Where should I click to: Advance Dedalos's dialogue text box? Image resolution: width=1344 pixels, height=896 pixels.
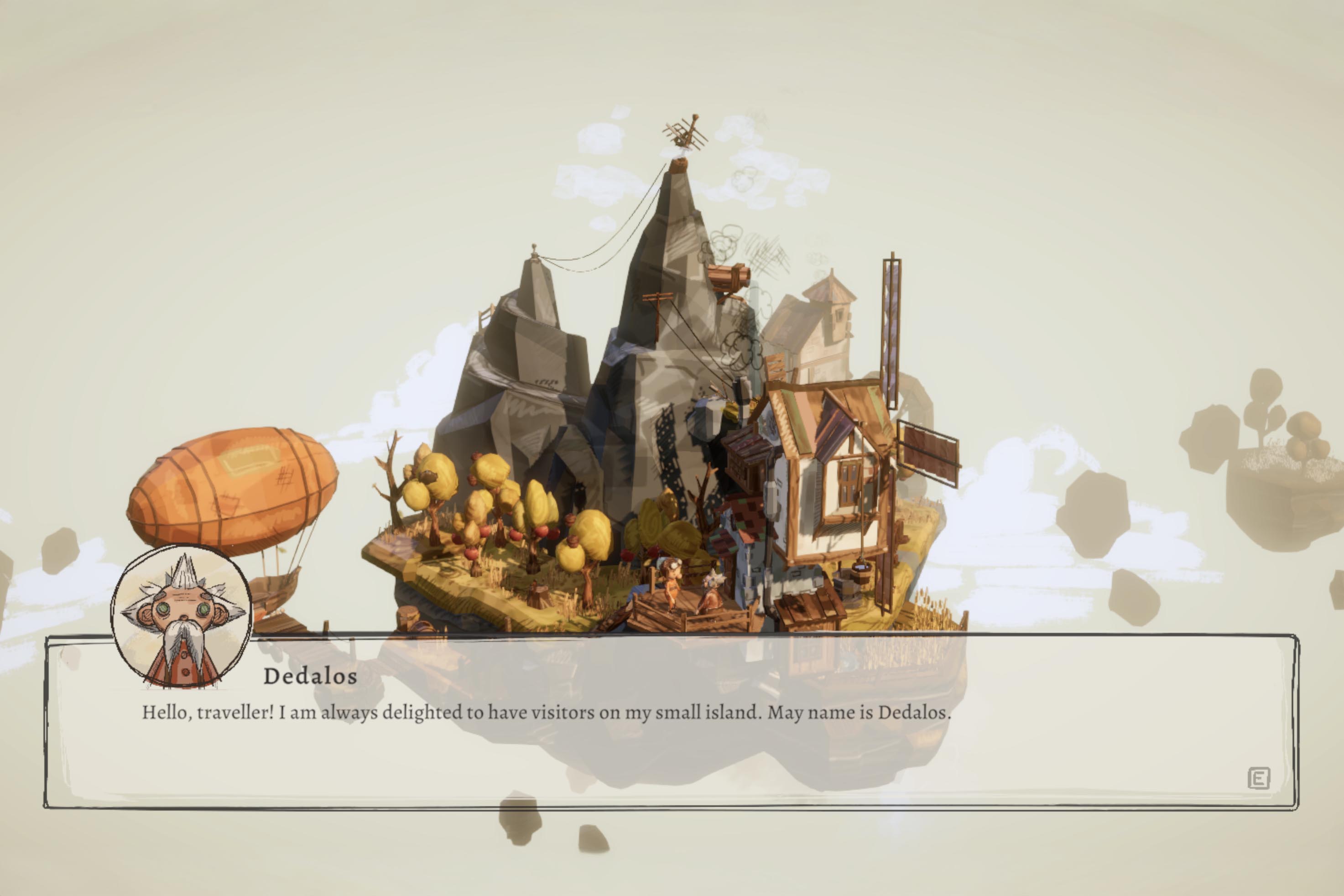[x=1258, y=778]
